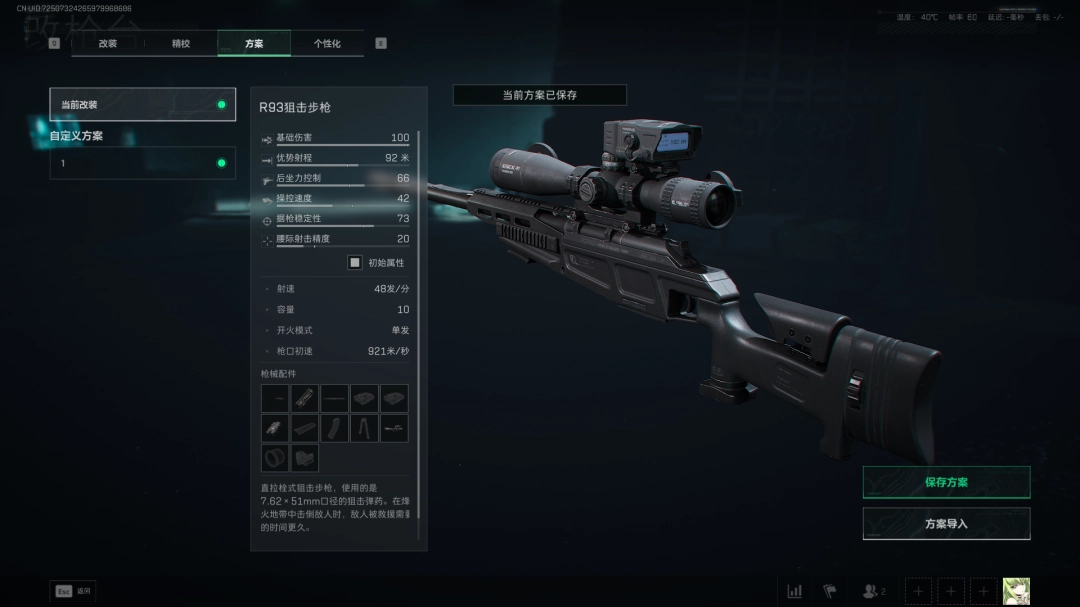1080x607 pixels.
Task: Open the 精校 tab
Action: click(181, 44)
